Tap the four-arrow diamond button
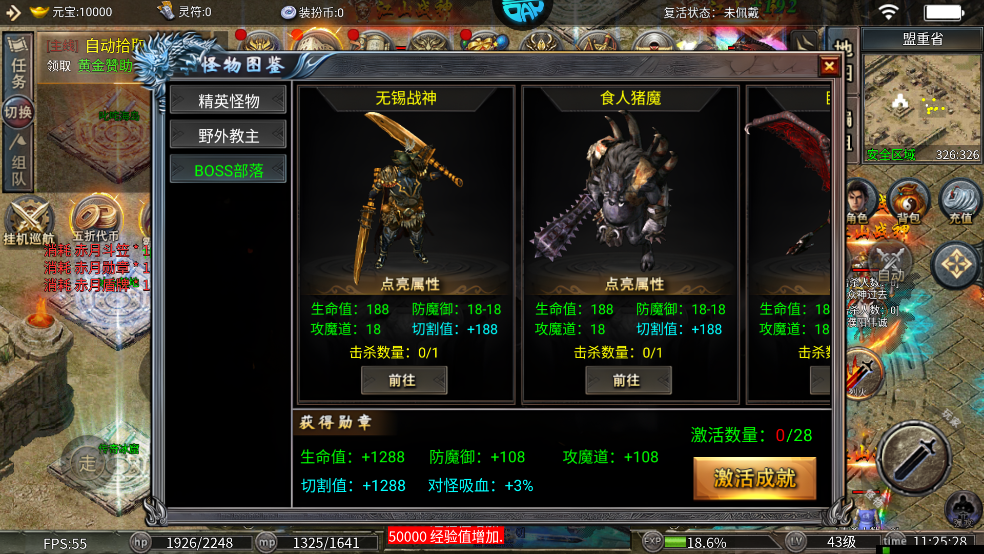Image resolution: width=984 pixels, height=554 pixels. (x=956, y=265)
